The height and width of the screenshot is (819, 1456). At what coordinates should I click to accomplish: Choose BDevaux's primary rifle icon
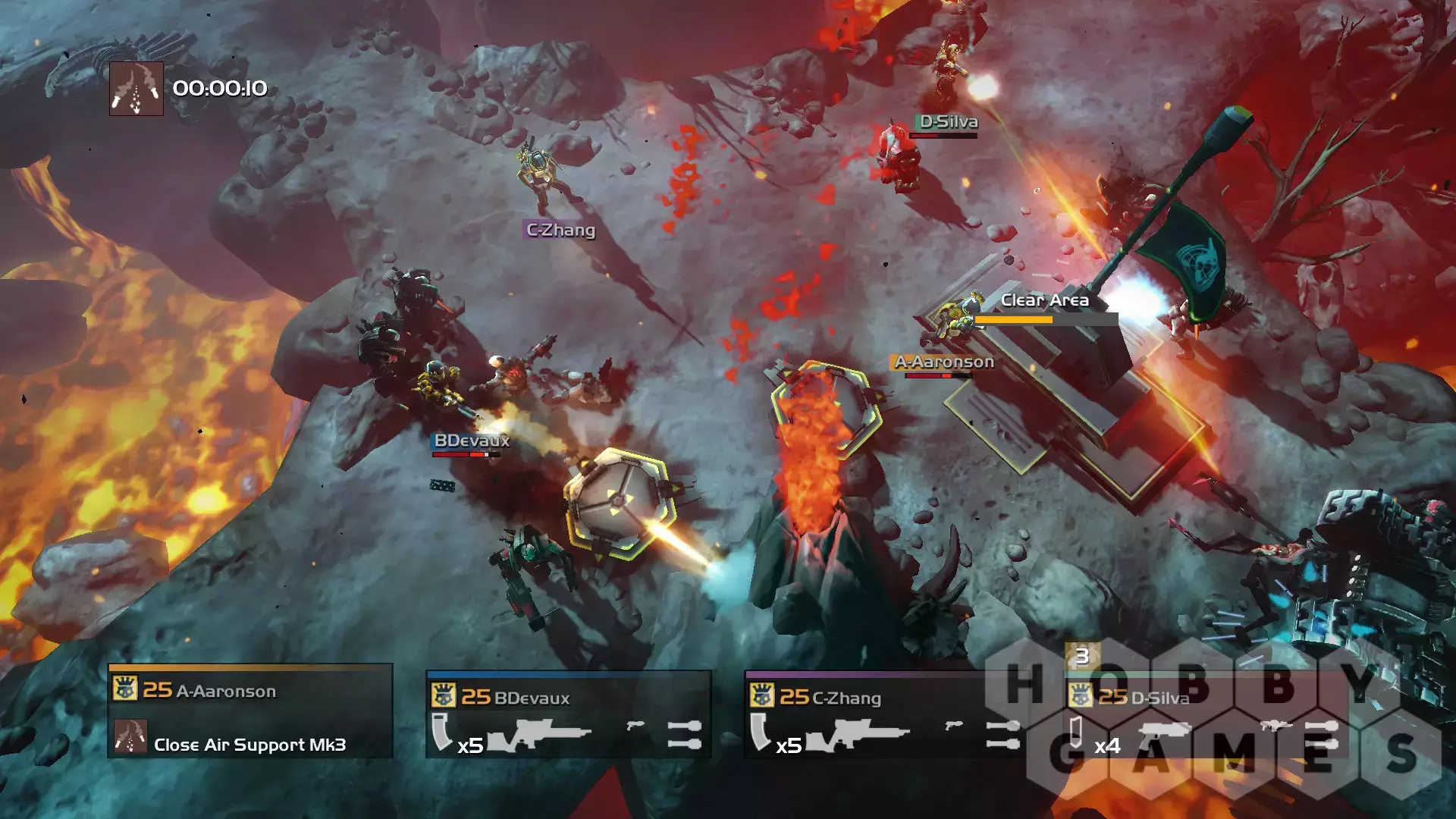[x=540, y=734]
